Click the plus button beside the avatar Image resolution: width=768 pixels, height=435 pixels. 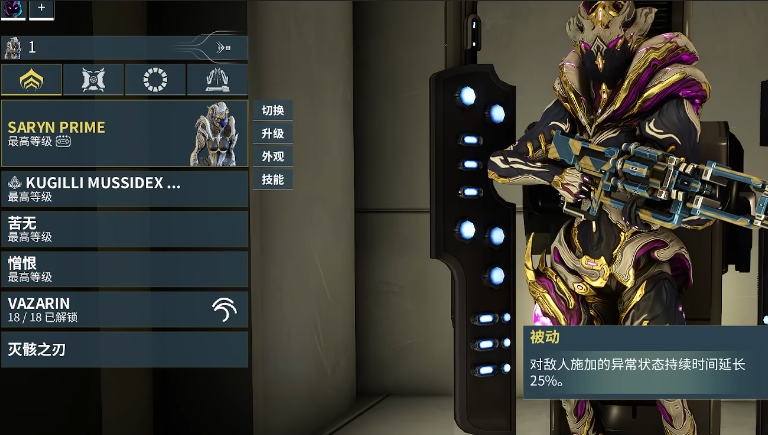point(42,8)
